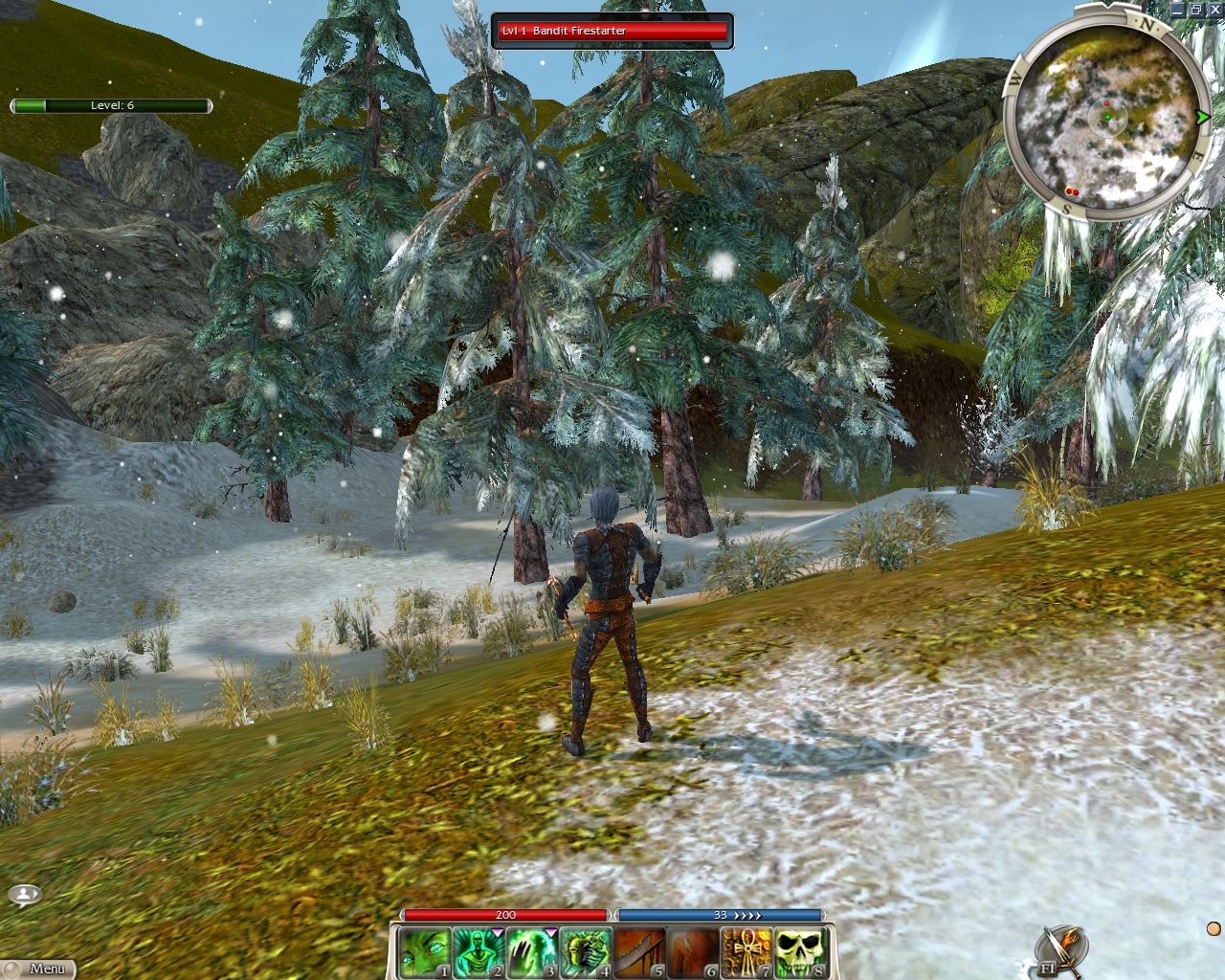Close the game window
The height and width of the screenshot is (980, 1225).
pyautogui.click(x=1214, y=10)
